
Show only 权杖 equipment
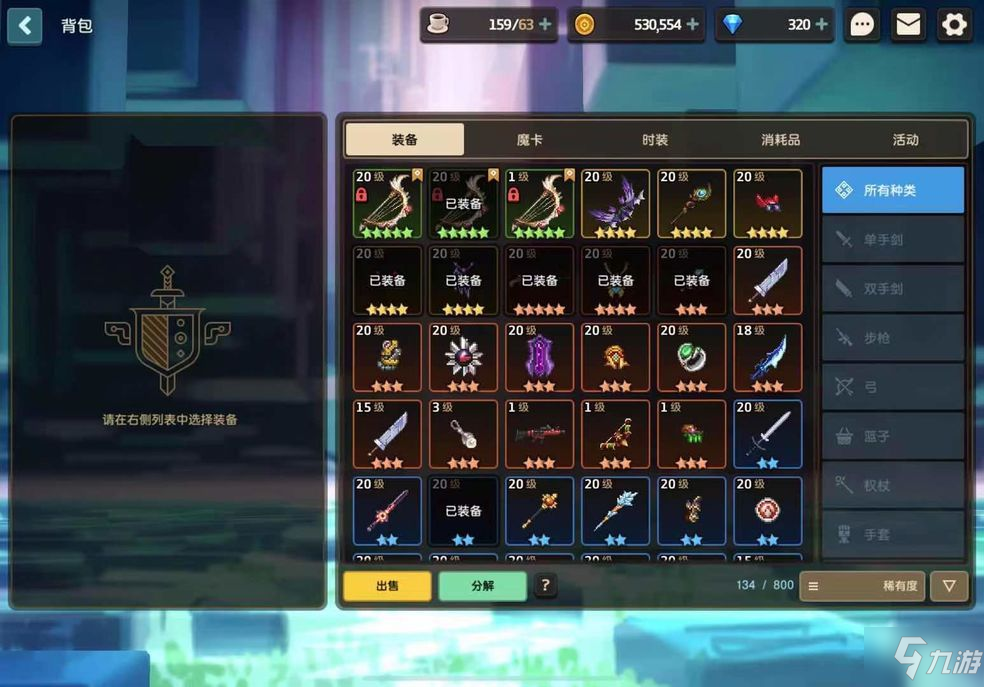tap(893, 485)
